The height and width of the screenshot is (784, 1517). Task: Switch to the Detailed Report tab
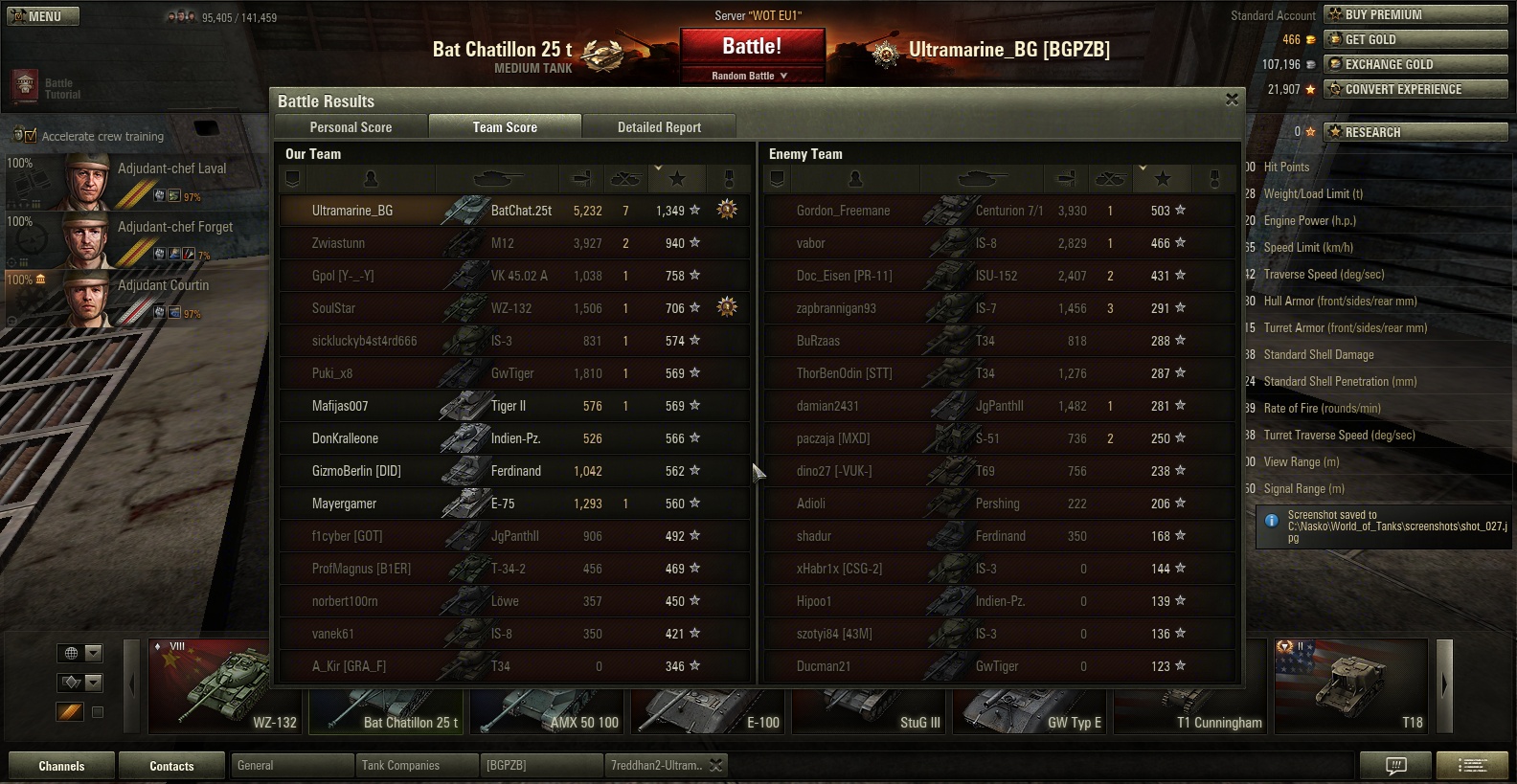[659, 127]
